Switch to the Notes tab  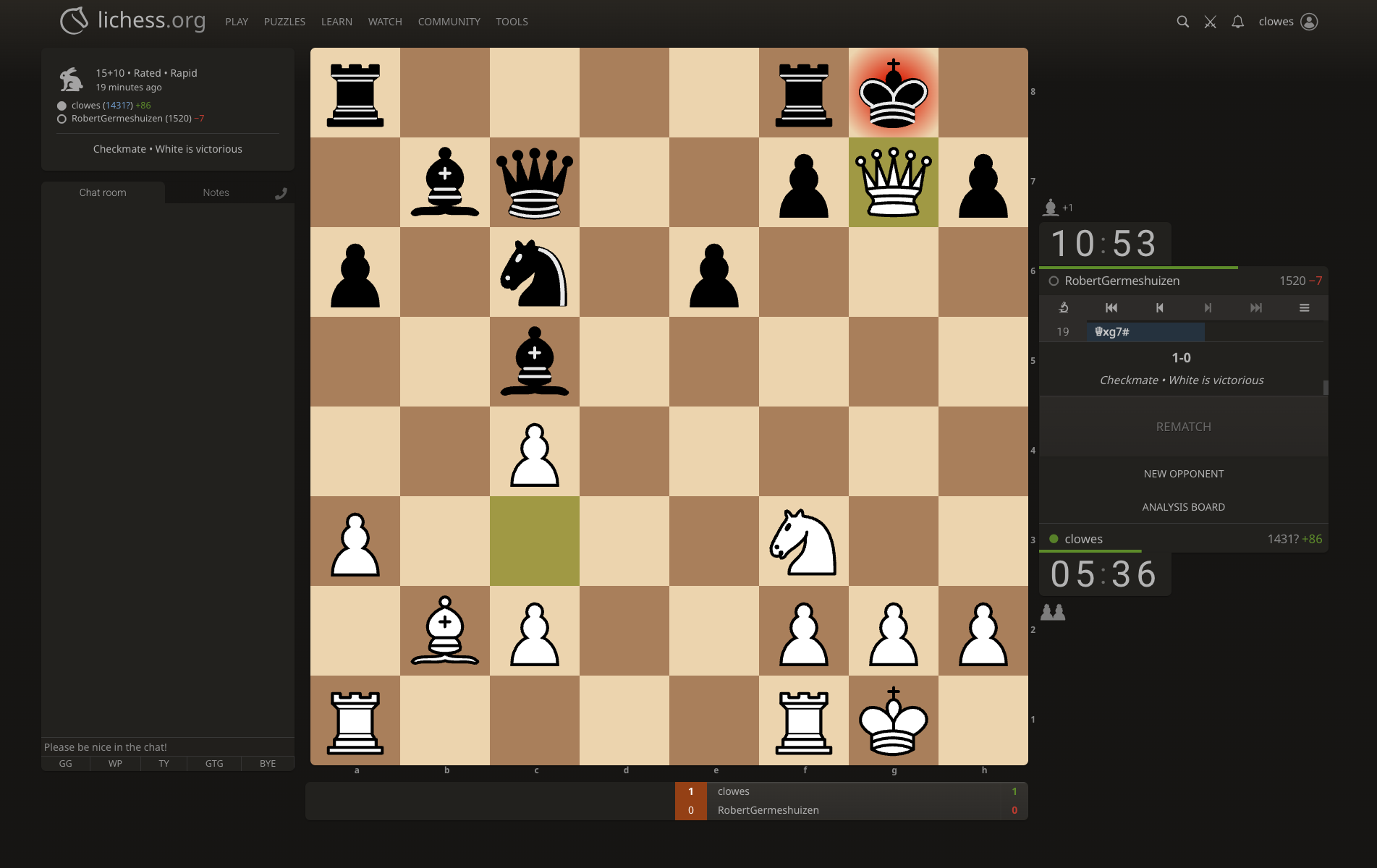(215, 192)
